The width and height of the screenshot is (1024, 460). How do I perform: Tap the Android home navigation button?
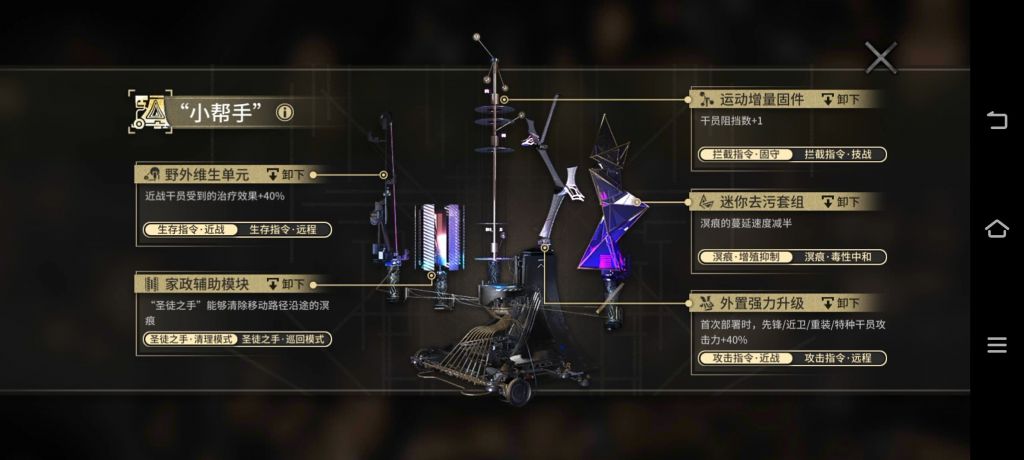(x=996, y=229)
